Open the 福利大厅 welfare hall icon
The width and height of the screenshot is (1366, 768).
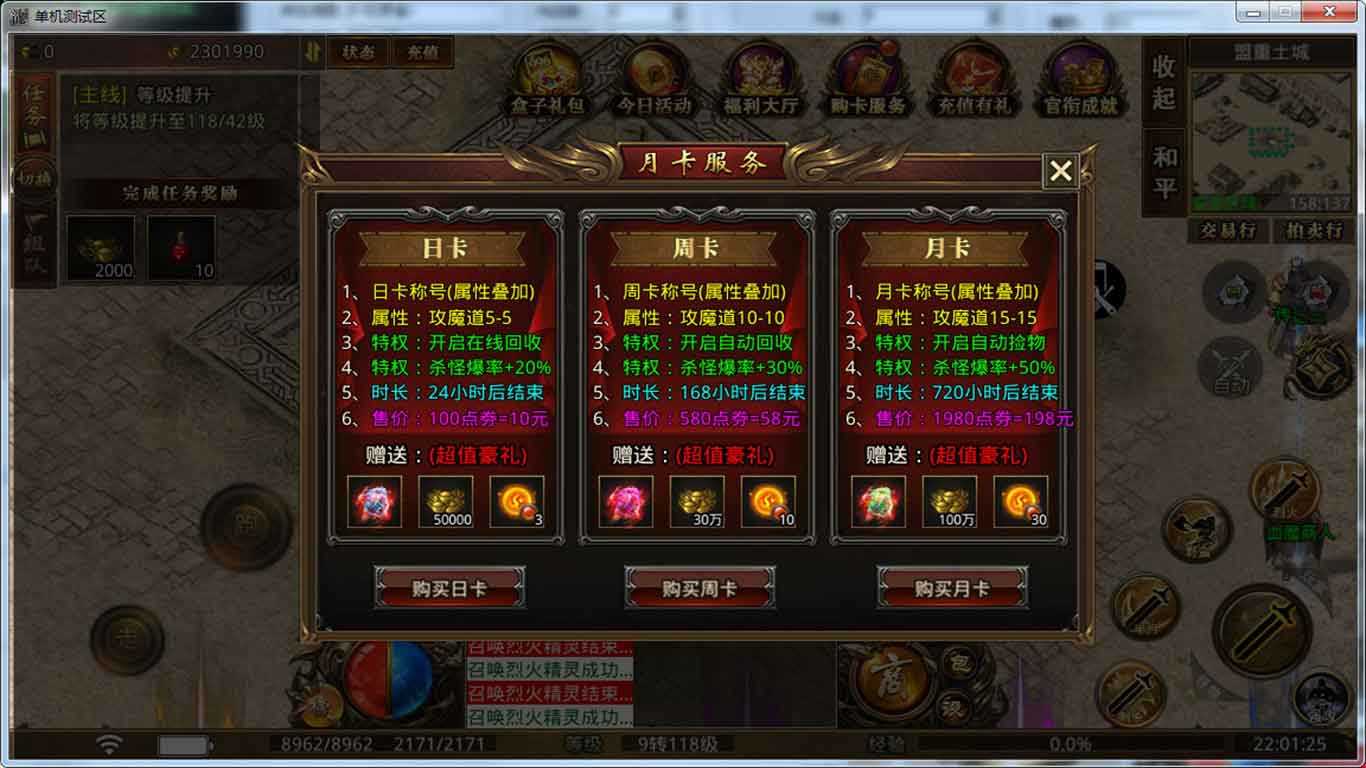(762, 78)
